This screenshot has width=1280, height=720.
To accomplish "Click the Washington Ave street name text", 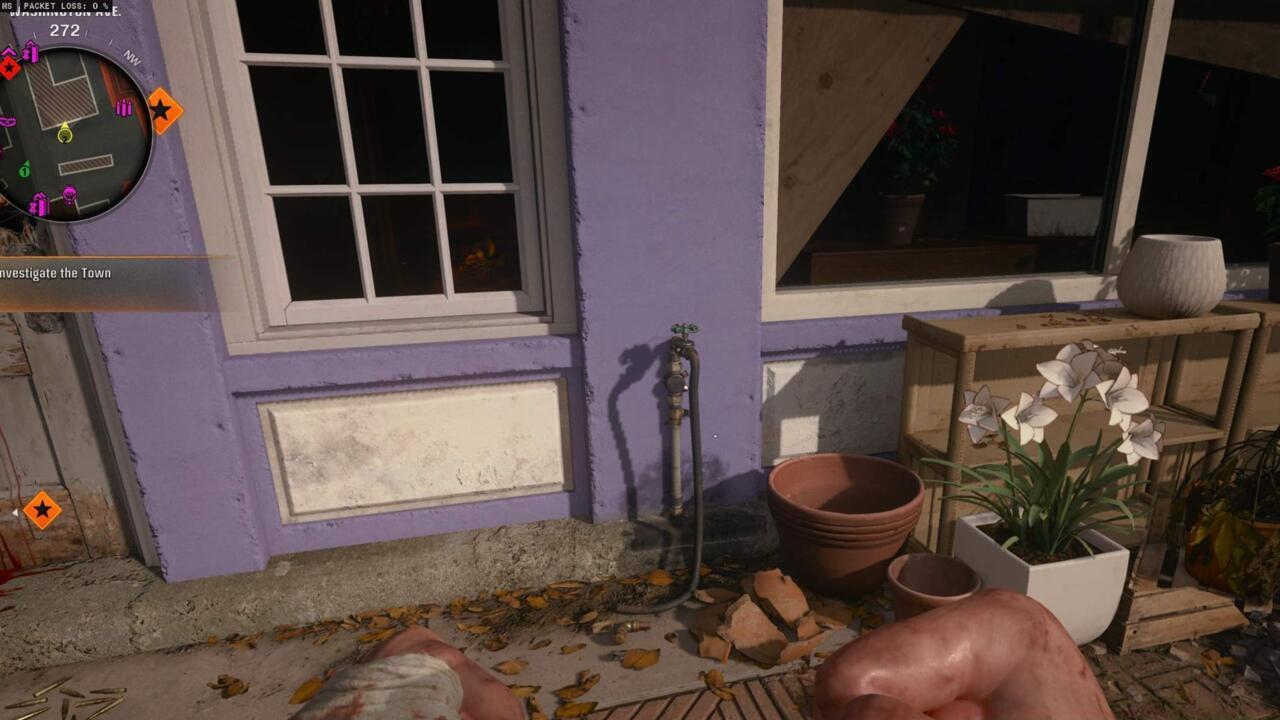I will pos(64,13).
